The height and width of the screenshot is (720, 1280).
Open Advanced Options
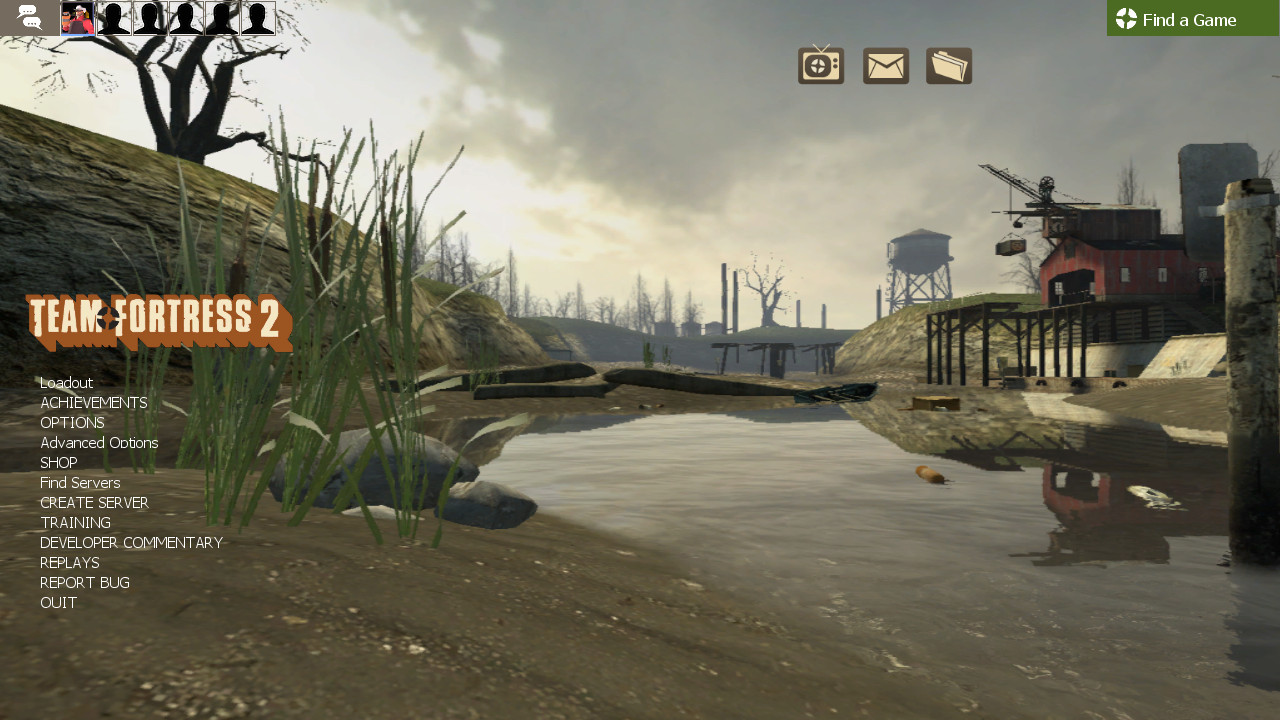(98, 442)
